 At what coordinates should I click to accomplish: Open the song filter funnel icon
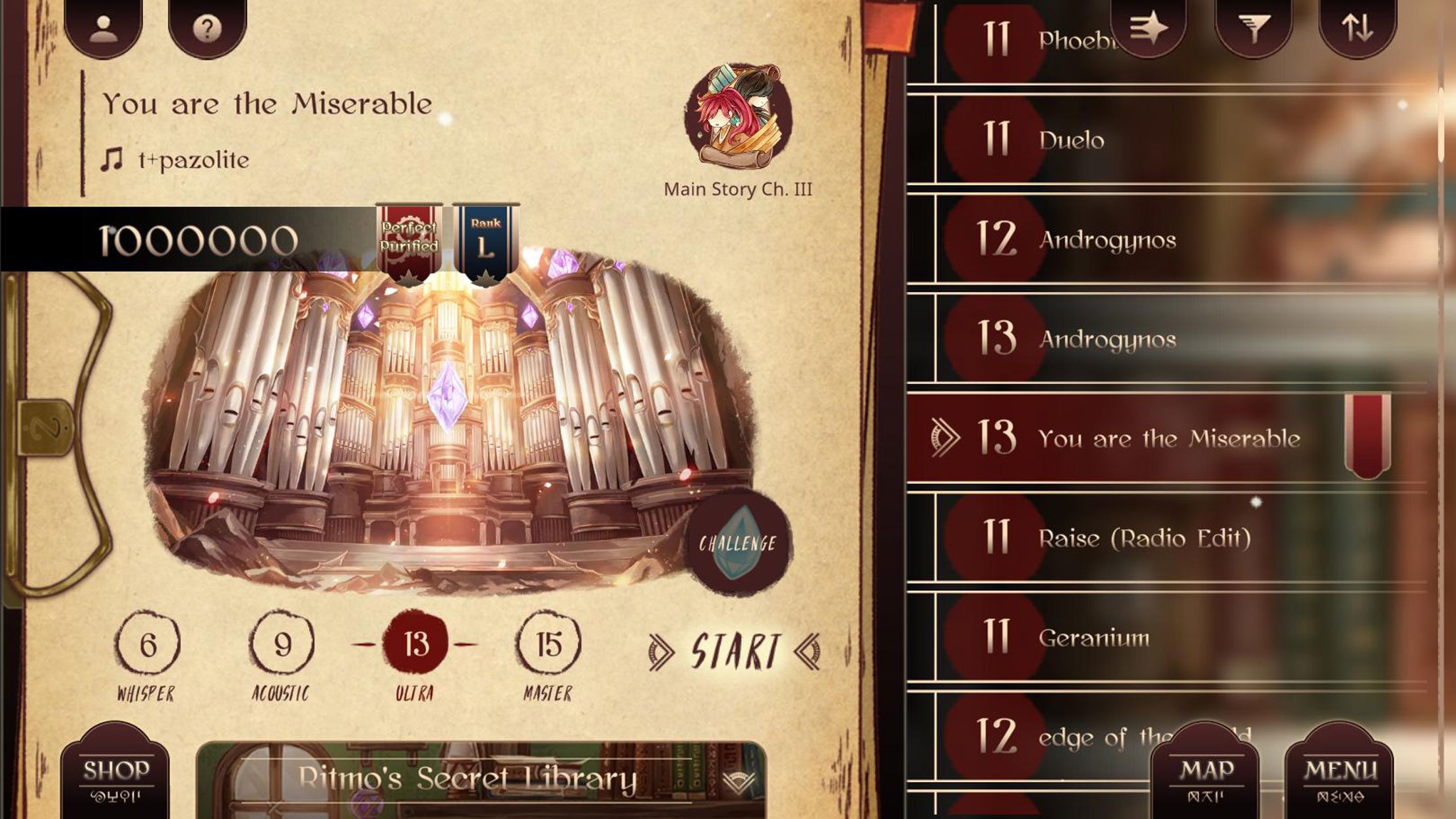click(1253, 28)
